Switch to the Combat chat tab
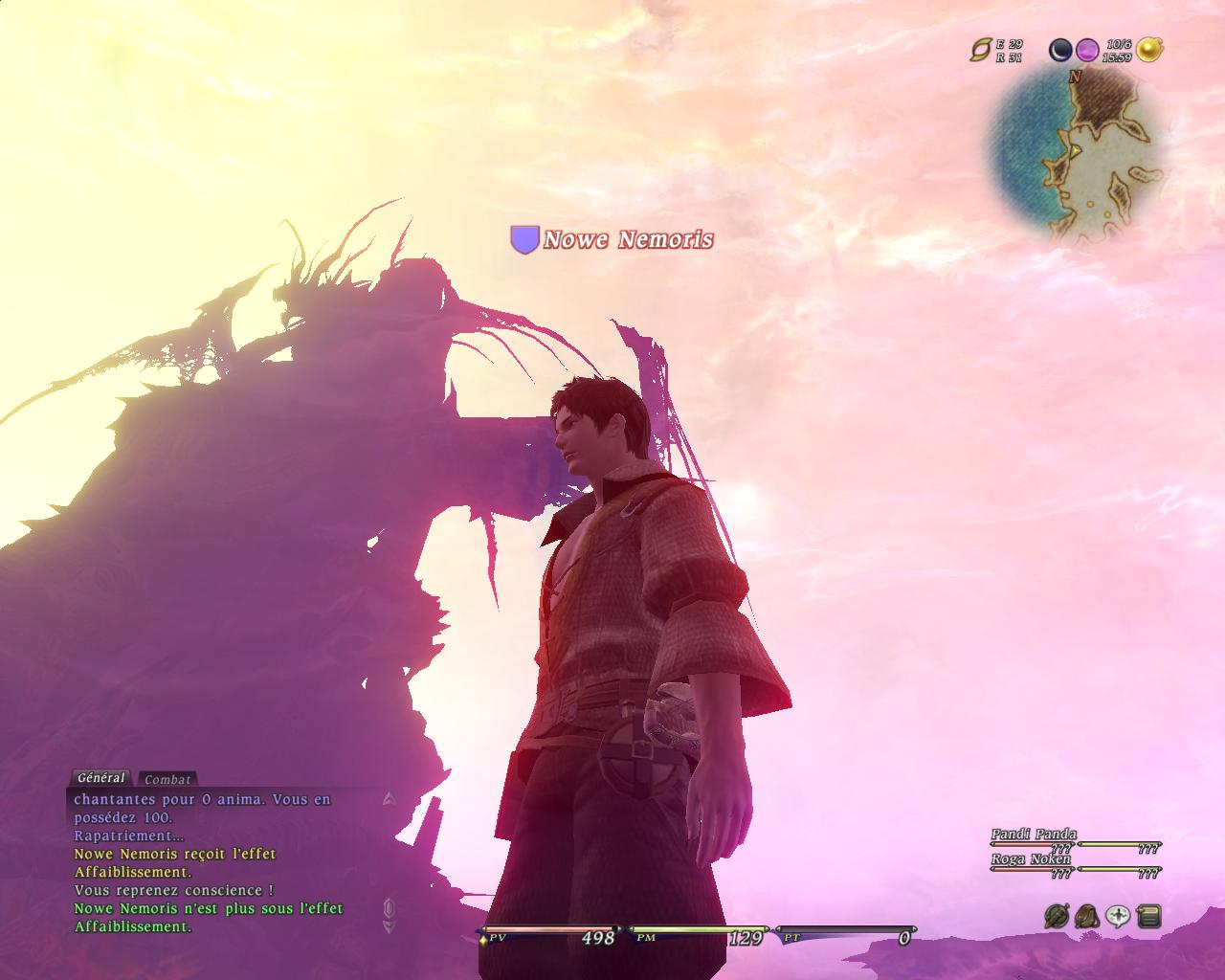The width and height of the screenshot is (1225, 980). coord(168,779)
